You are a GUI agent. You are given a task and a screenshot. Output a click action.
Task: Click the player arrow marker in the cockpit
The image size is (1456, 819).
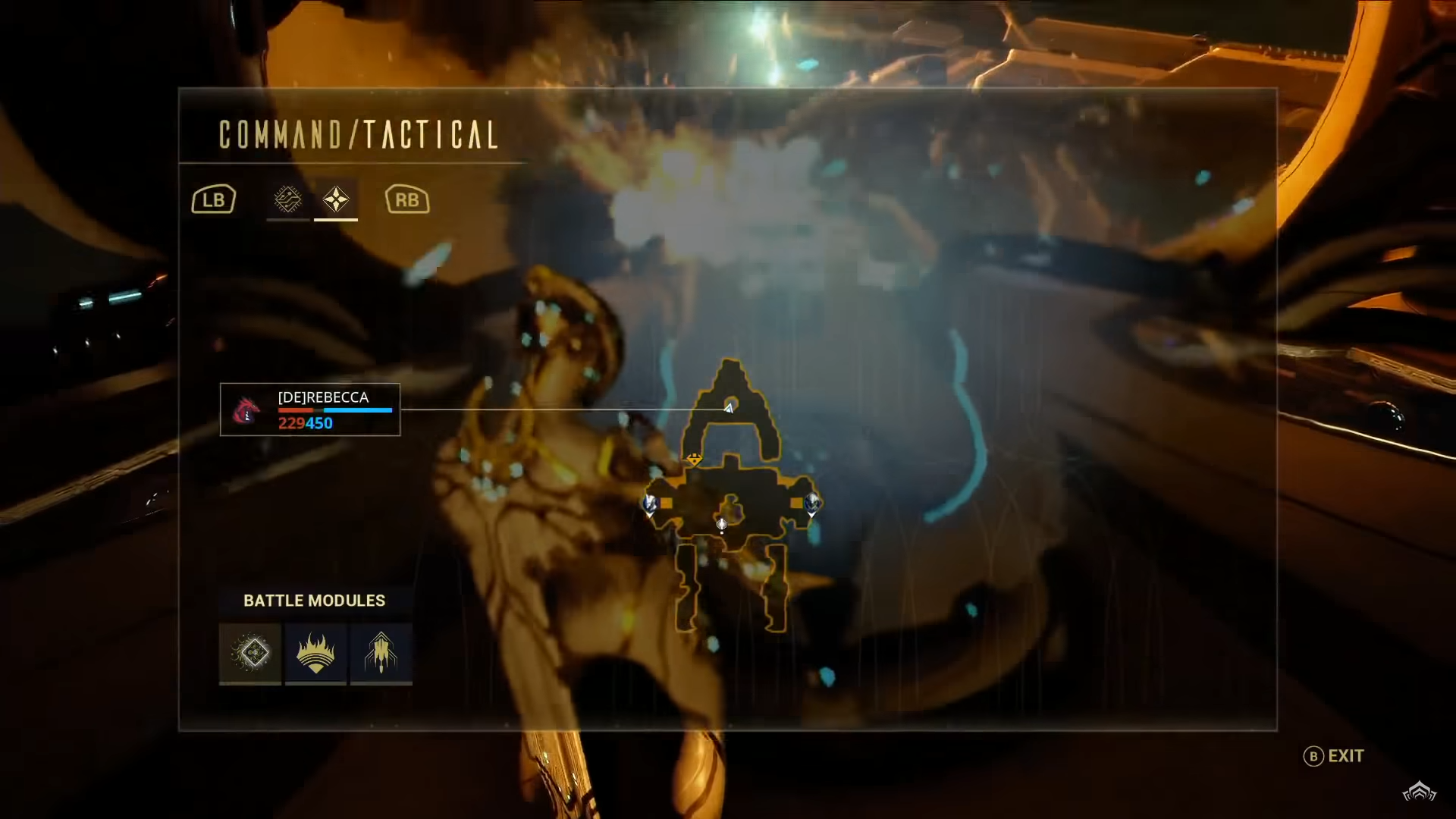(x=729, y=408)
